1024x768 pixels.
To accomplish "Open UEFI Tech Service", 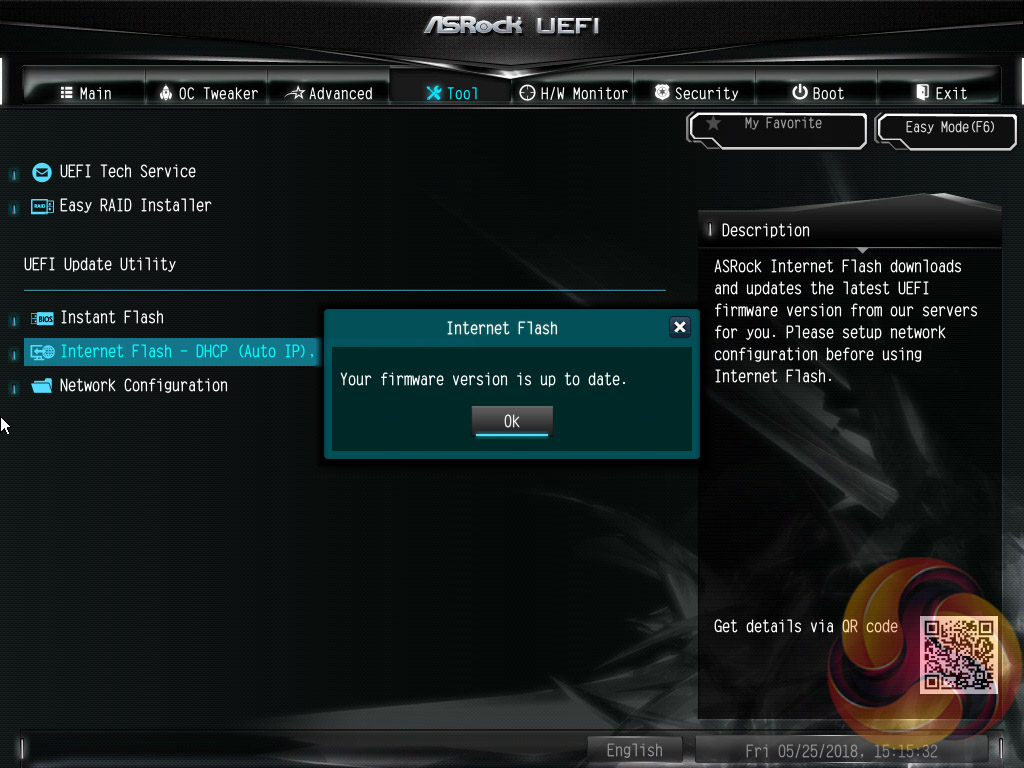I will pyautogui.click(x=127, y=171).
